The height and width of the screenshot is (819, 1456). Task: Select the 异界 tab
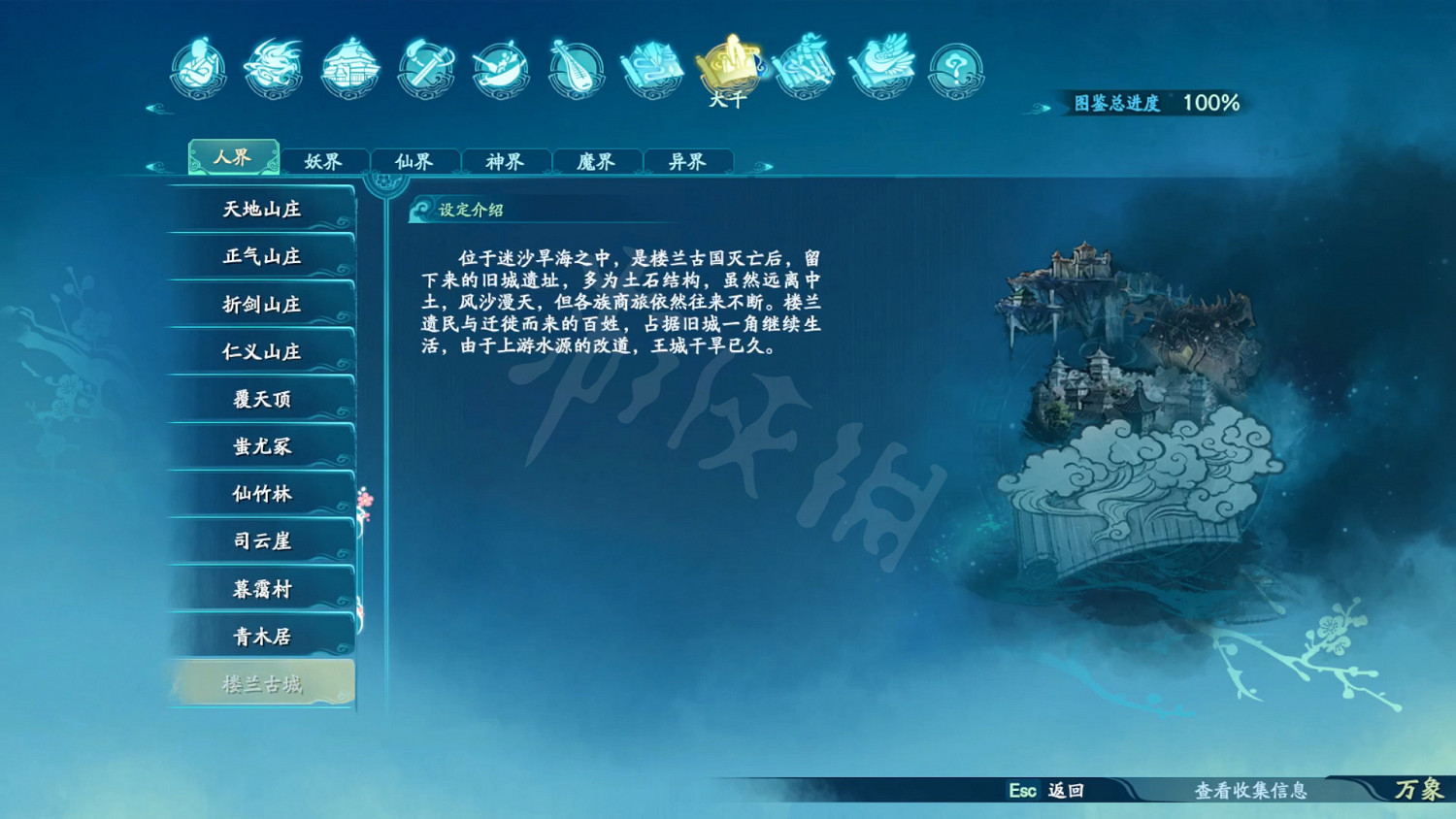(686, 161)
